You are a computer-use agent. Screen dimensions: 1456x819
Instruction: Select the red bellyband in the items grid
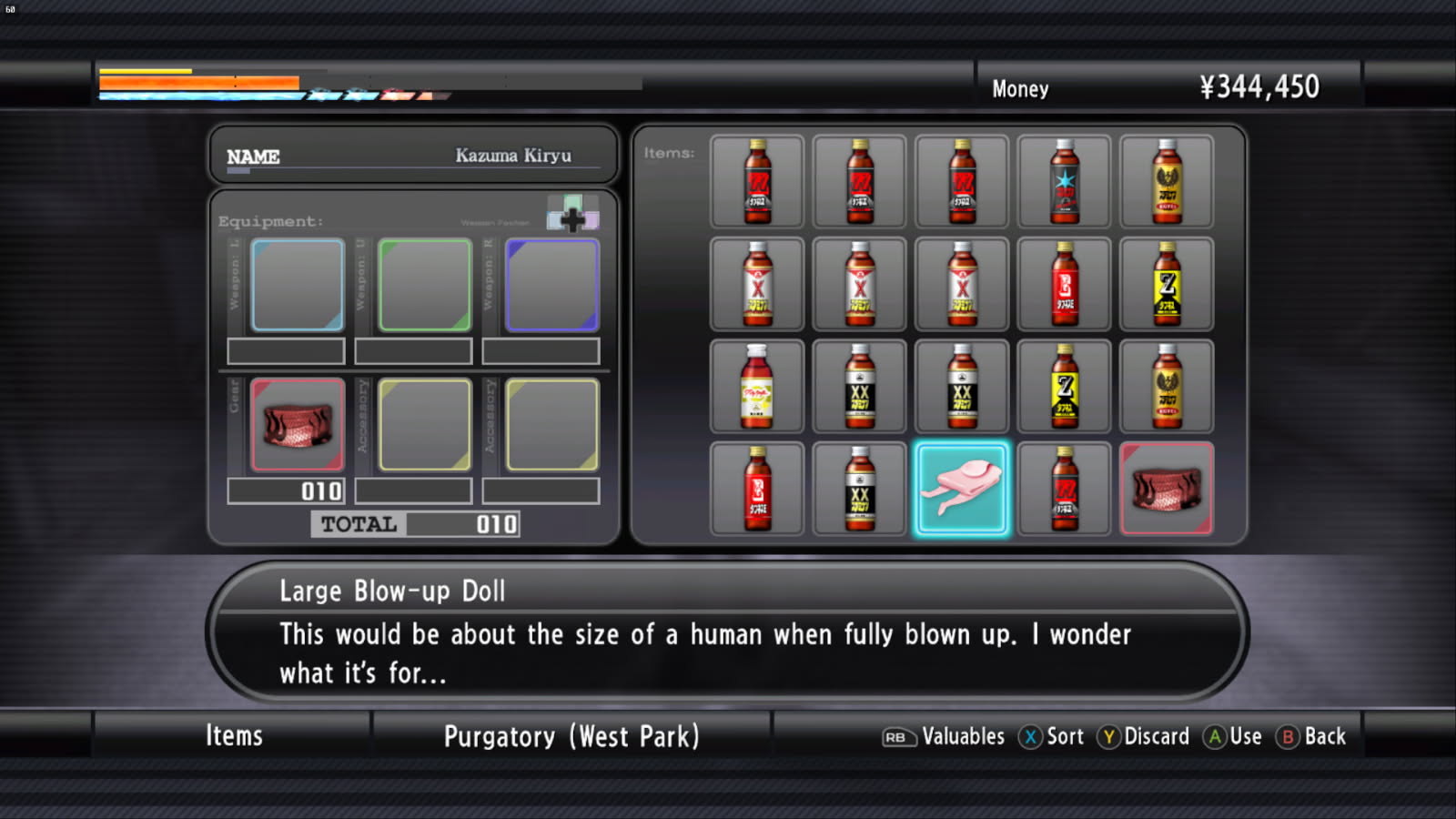click(1167, 489)
